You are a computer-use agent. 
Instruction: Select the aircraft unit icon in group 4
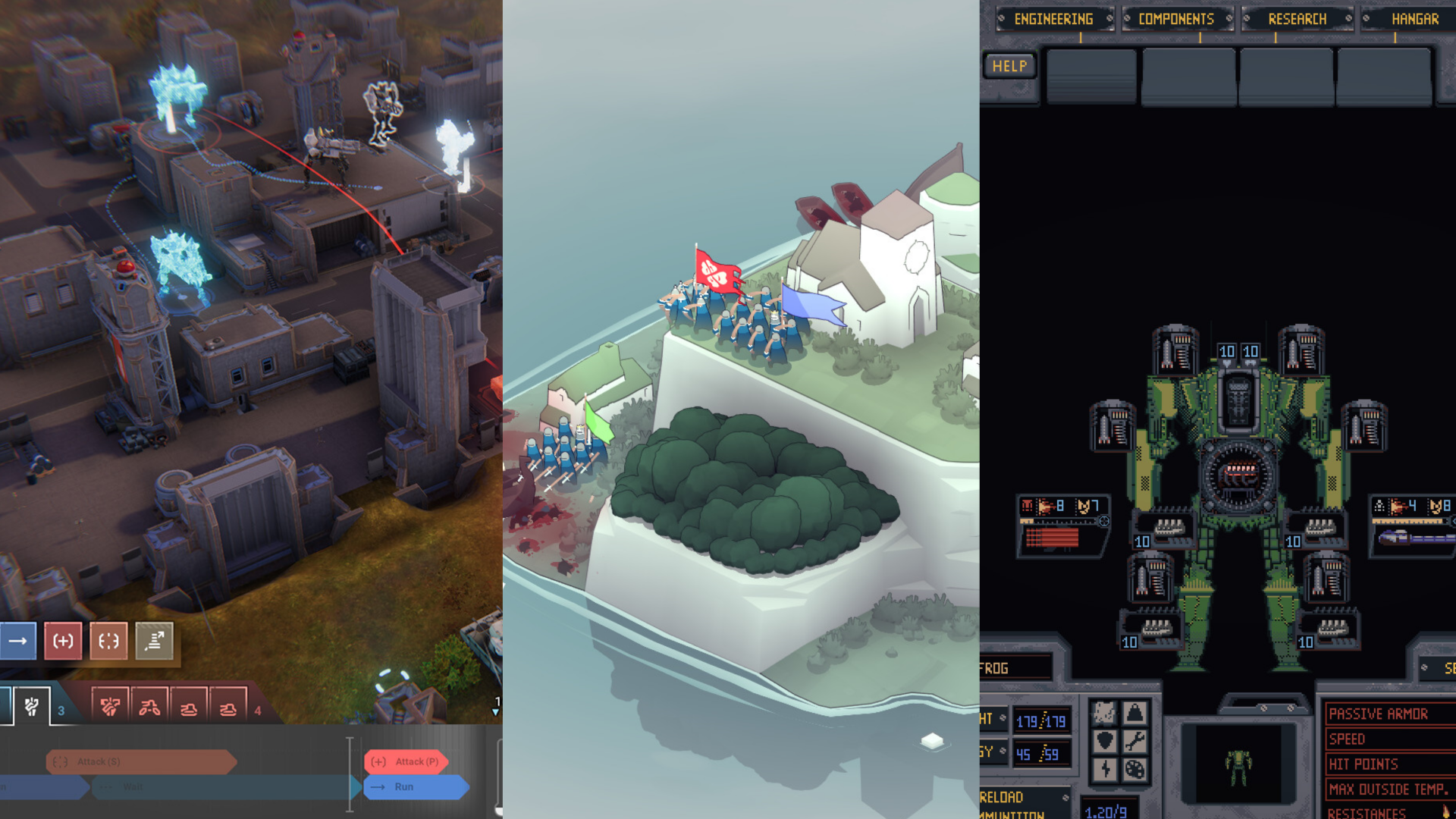pos(149,708)
